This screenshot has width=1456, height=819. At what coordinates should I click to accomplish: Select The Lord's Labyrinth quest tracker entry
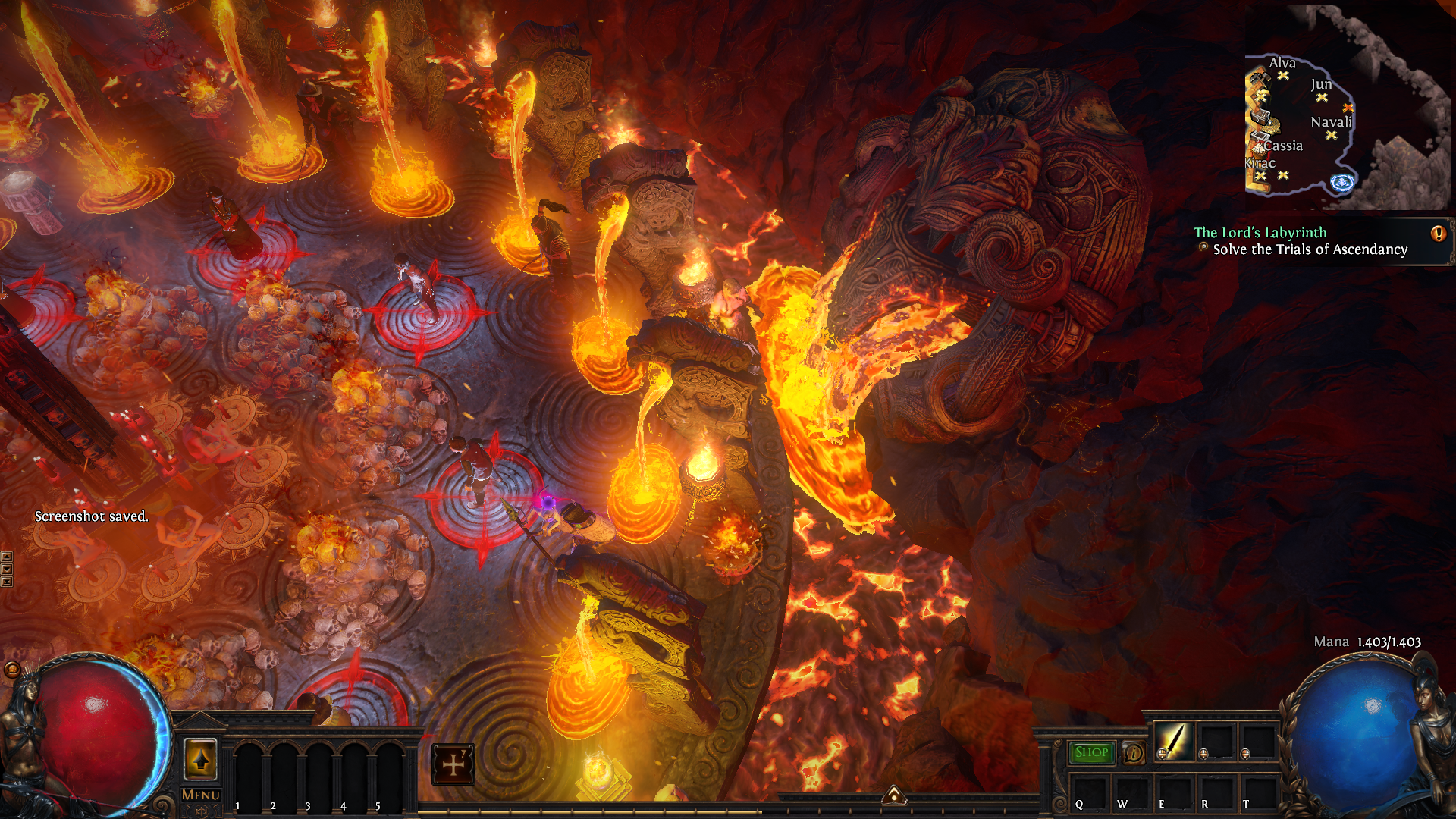pos(1260,233)
